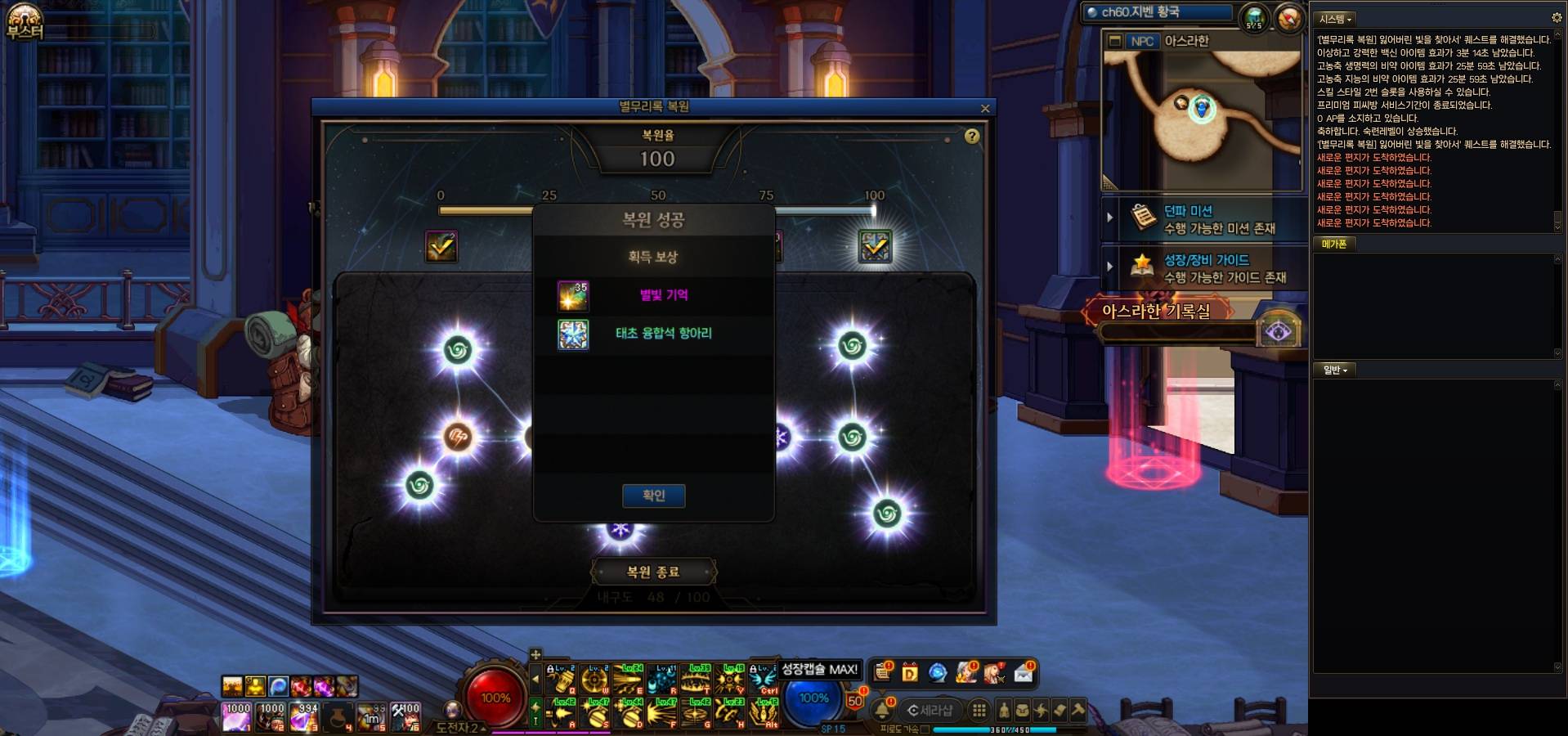
Task: Open the 부스터 menu in top-left
Action: (x=25, y=22)
